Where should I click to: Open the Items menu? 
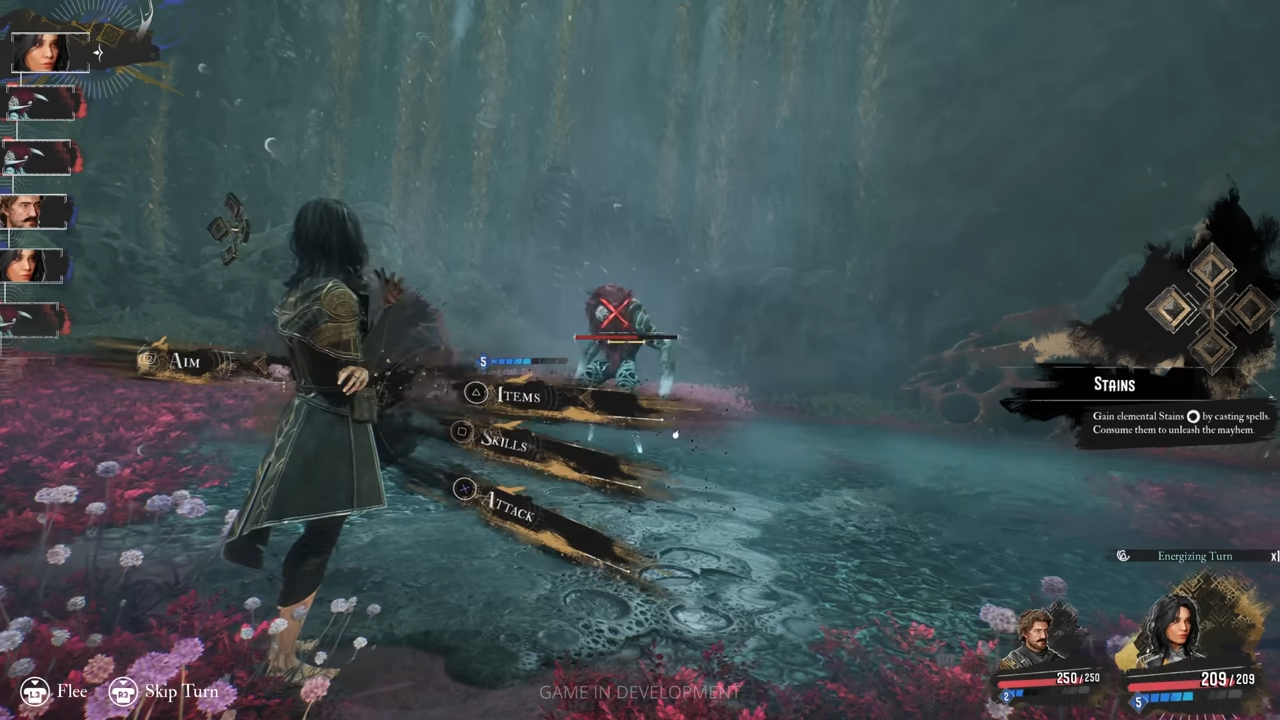click(517, 396)
